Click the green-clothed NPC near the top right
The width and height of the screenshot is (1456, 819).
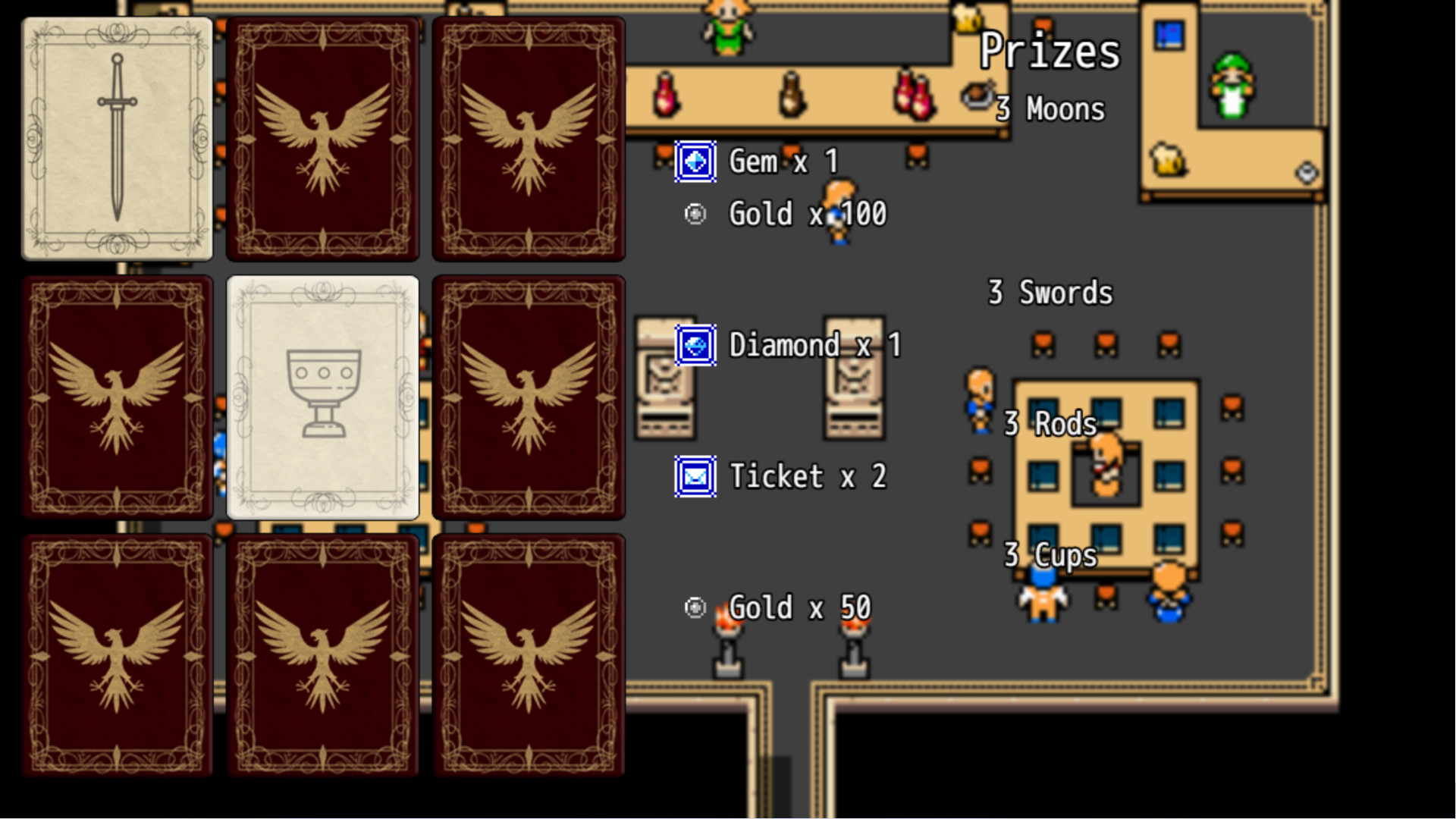(x=1232, y=83)
